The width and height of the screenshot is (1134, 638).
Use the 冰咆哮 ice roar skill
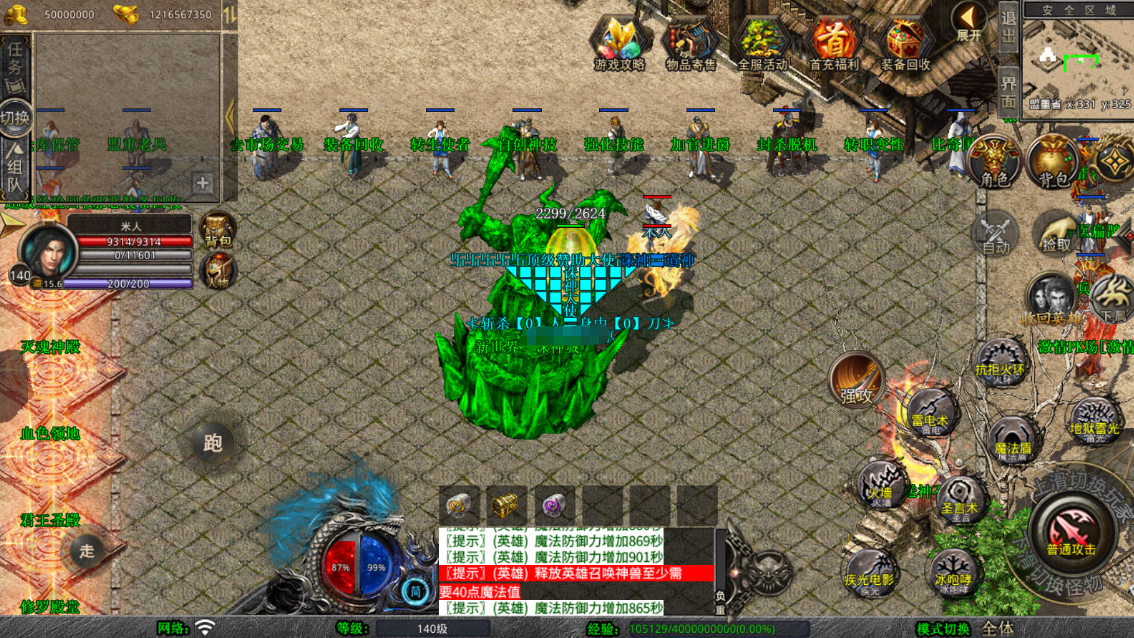coord(952,571)
